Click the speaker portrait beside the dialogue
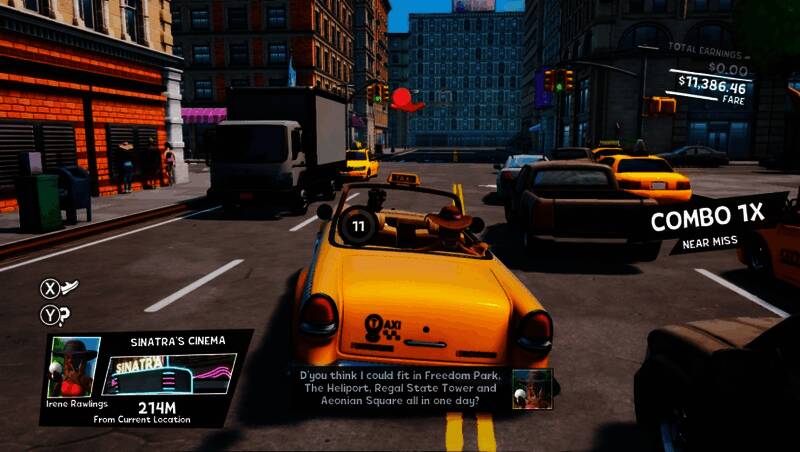 532,388
